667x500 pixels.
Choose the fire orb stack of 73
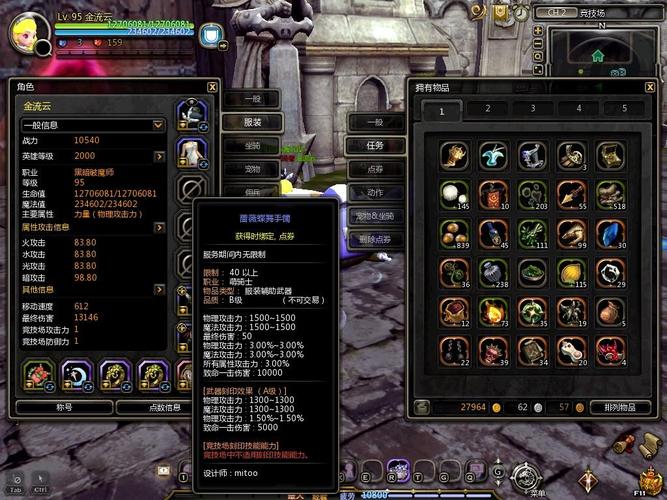click(x=494, y=311)
